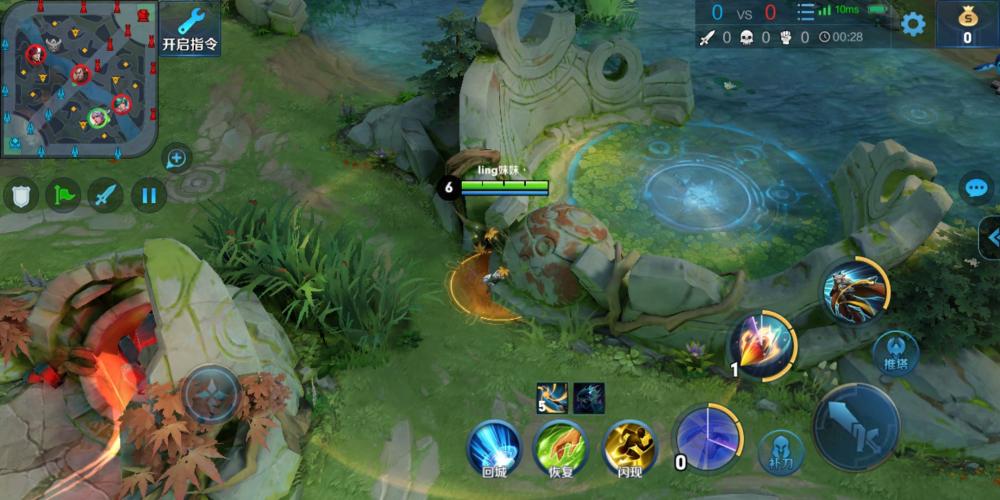The image size is (1000, 500).
Task: Tap the 开启指令 wrench button
Action: click(190, 29)
